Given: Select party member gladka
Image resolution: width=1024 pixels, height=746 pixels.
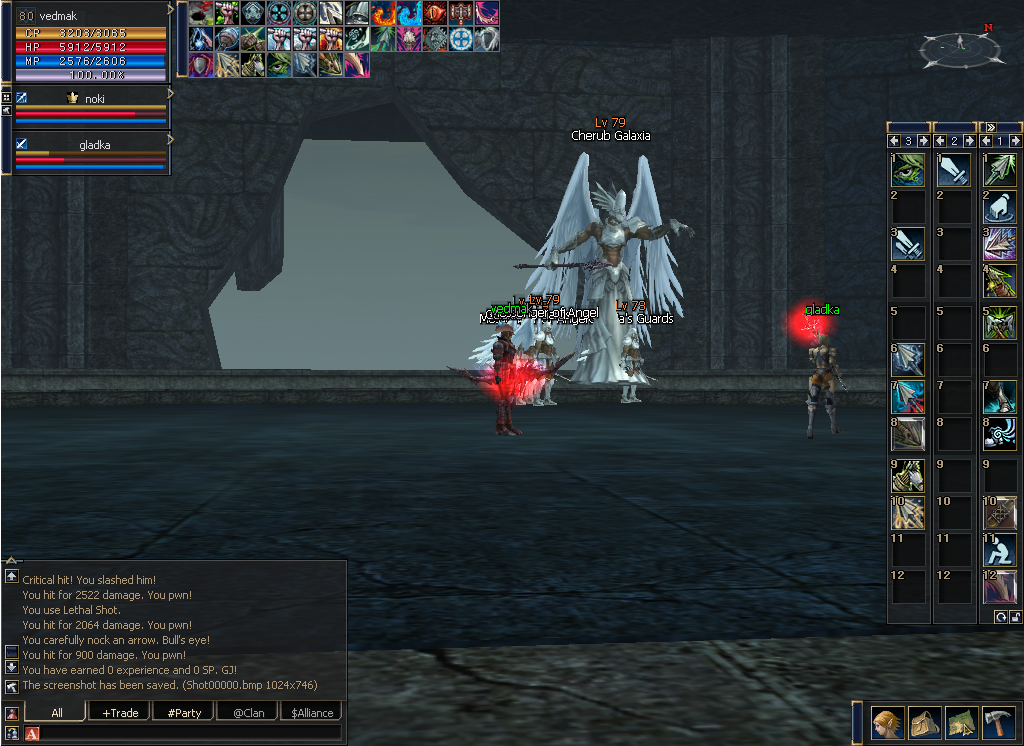Looking at the screenshot, I should (x=91, y=144).
